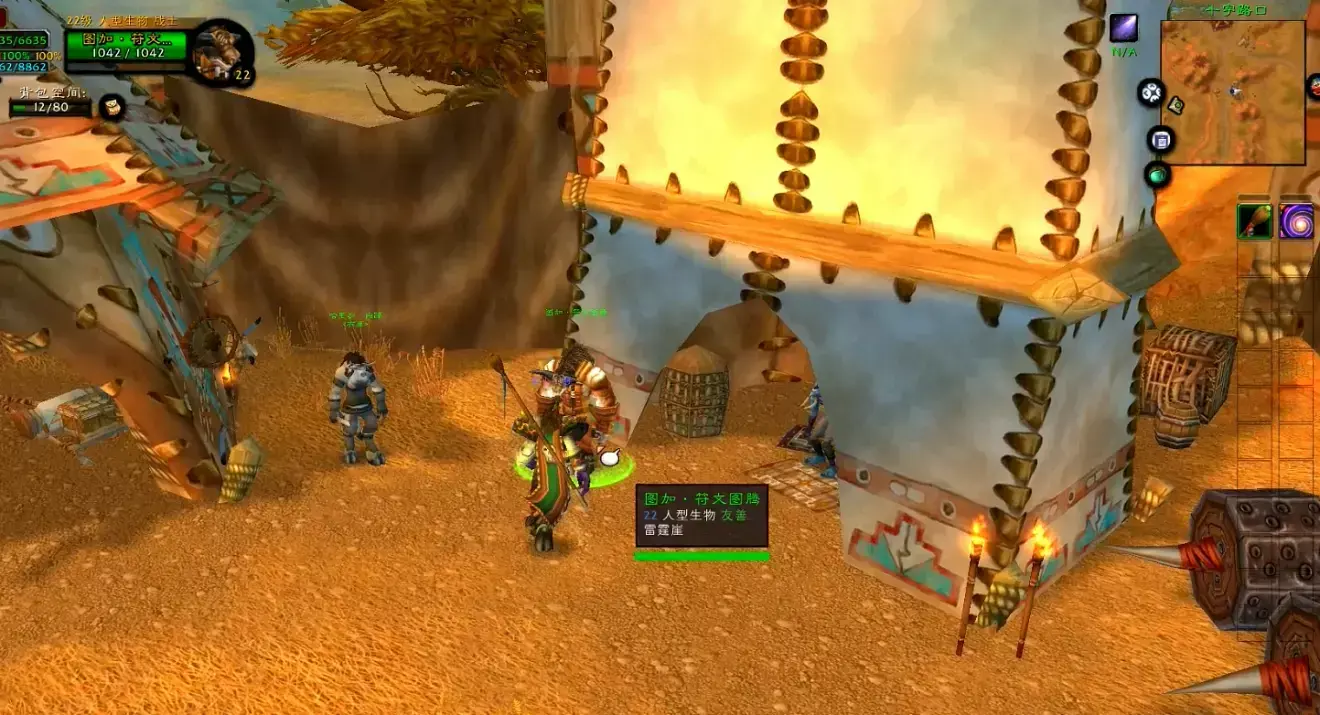Click the three-paw tracking button by minimap
The width and height of the screenshot is (1320, 715).
click(1151, 93)
